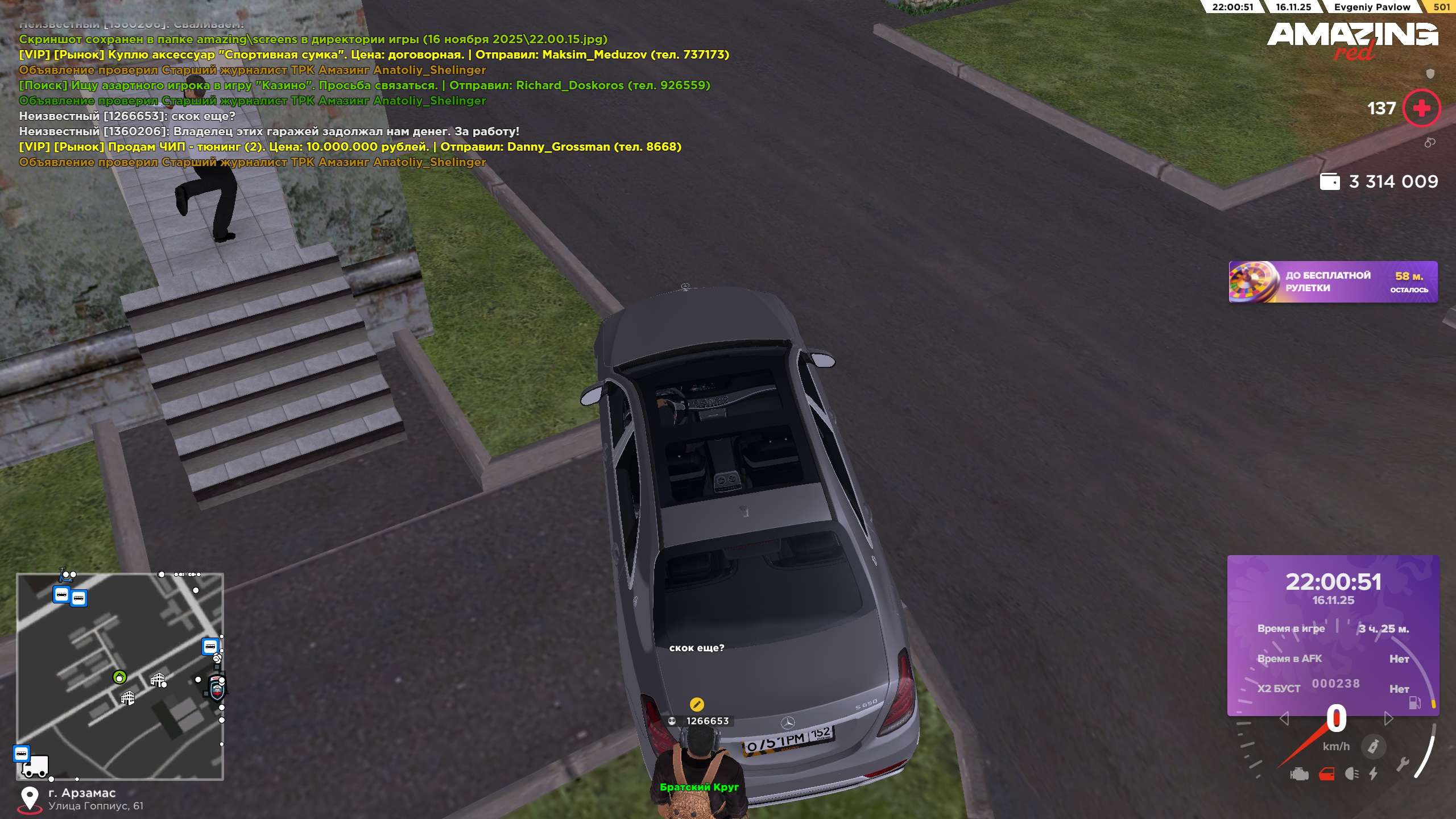Click the minimap

point(120,676)
